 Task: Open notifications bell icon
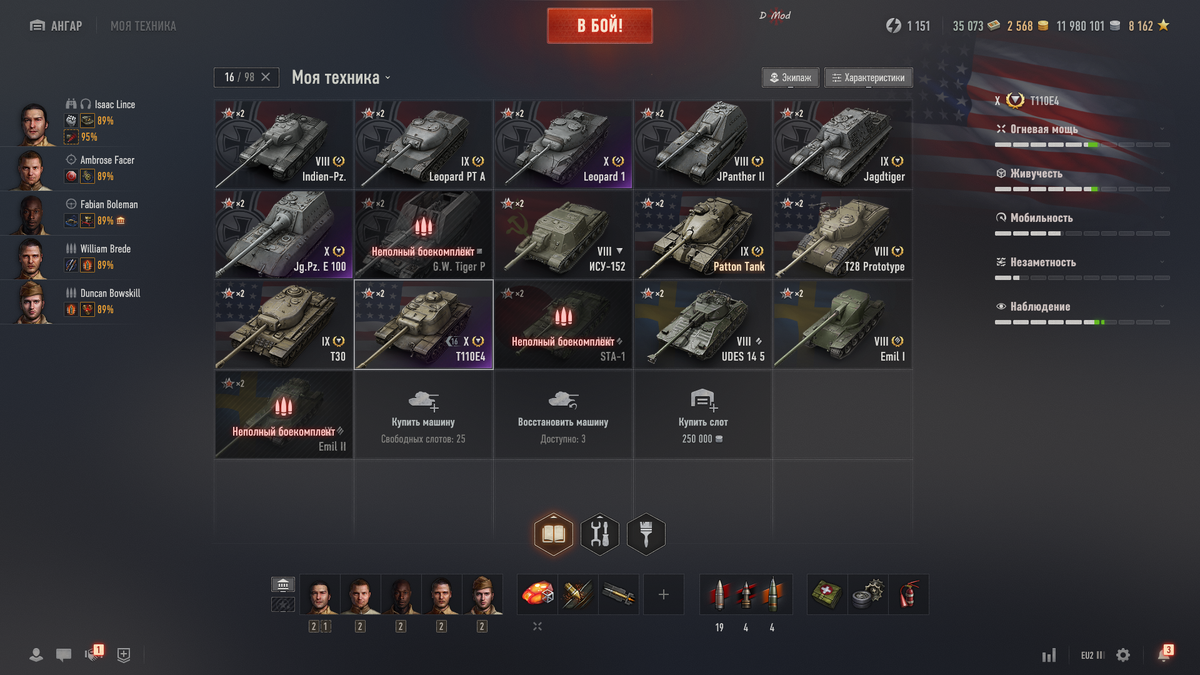click(1164, 655)
